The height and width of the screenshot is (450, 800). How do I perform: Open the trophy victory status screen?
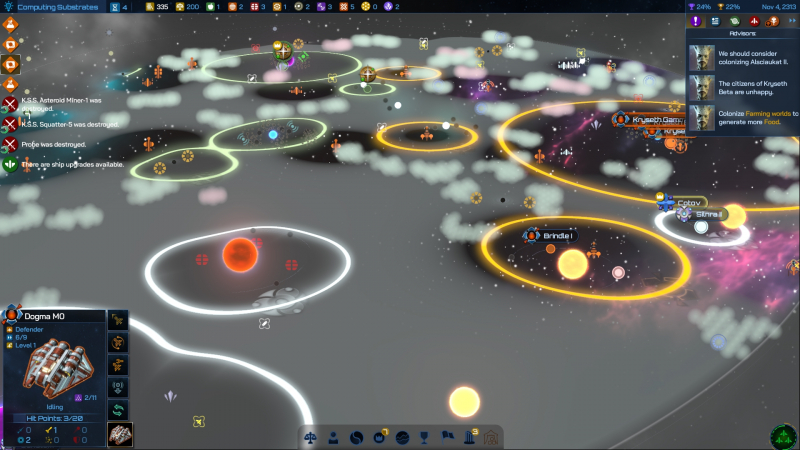point(424,437)
